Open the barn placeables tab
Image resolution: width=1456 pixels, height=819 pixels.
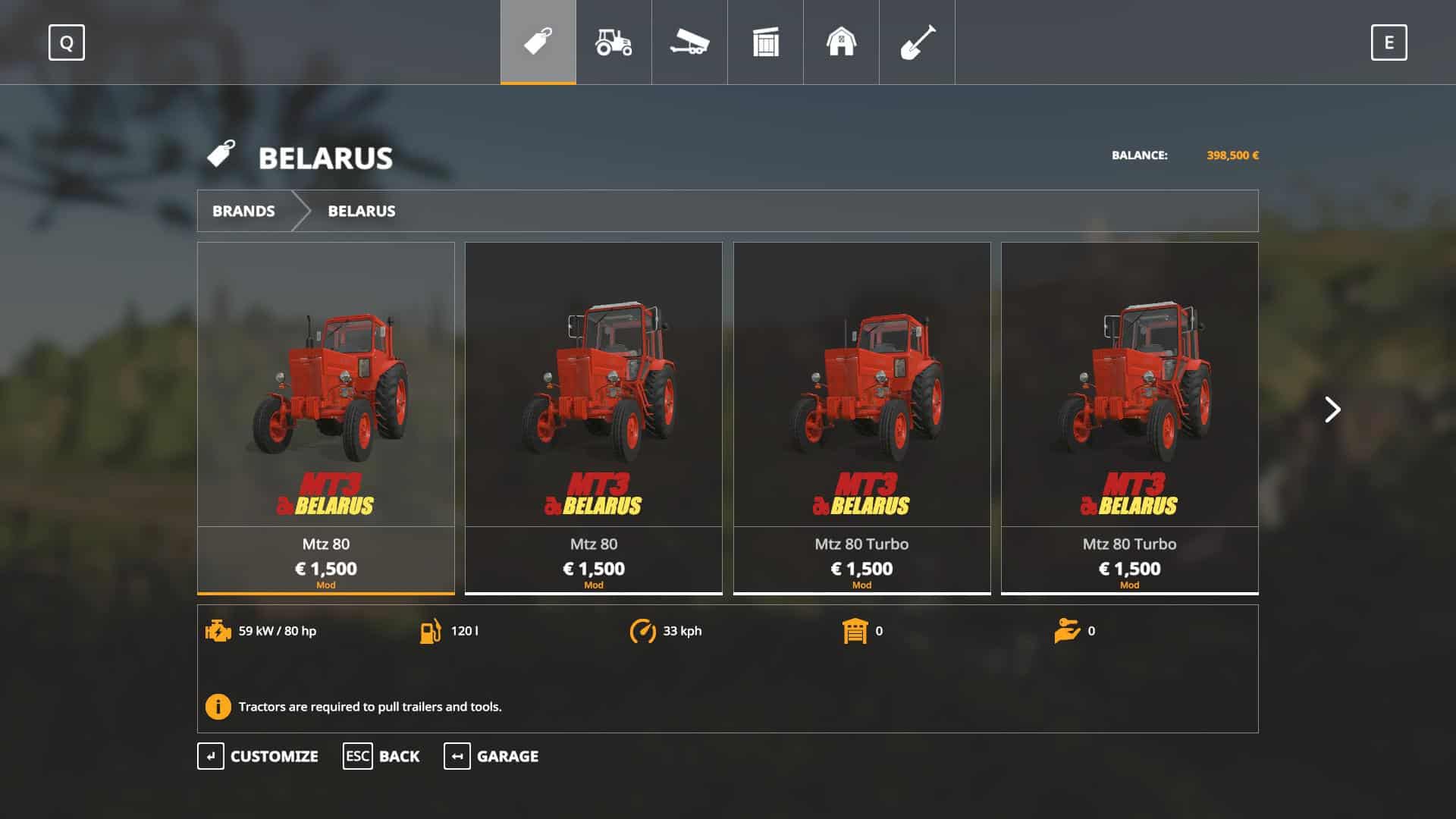(x=841, y=42)
